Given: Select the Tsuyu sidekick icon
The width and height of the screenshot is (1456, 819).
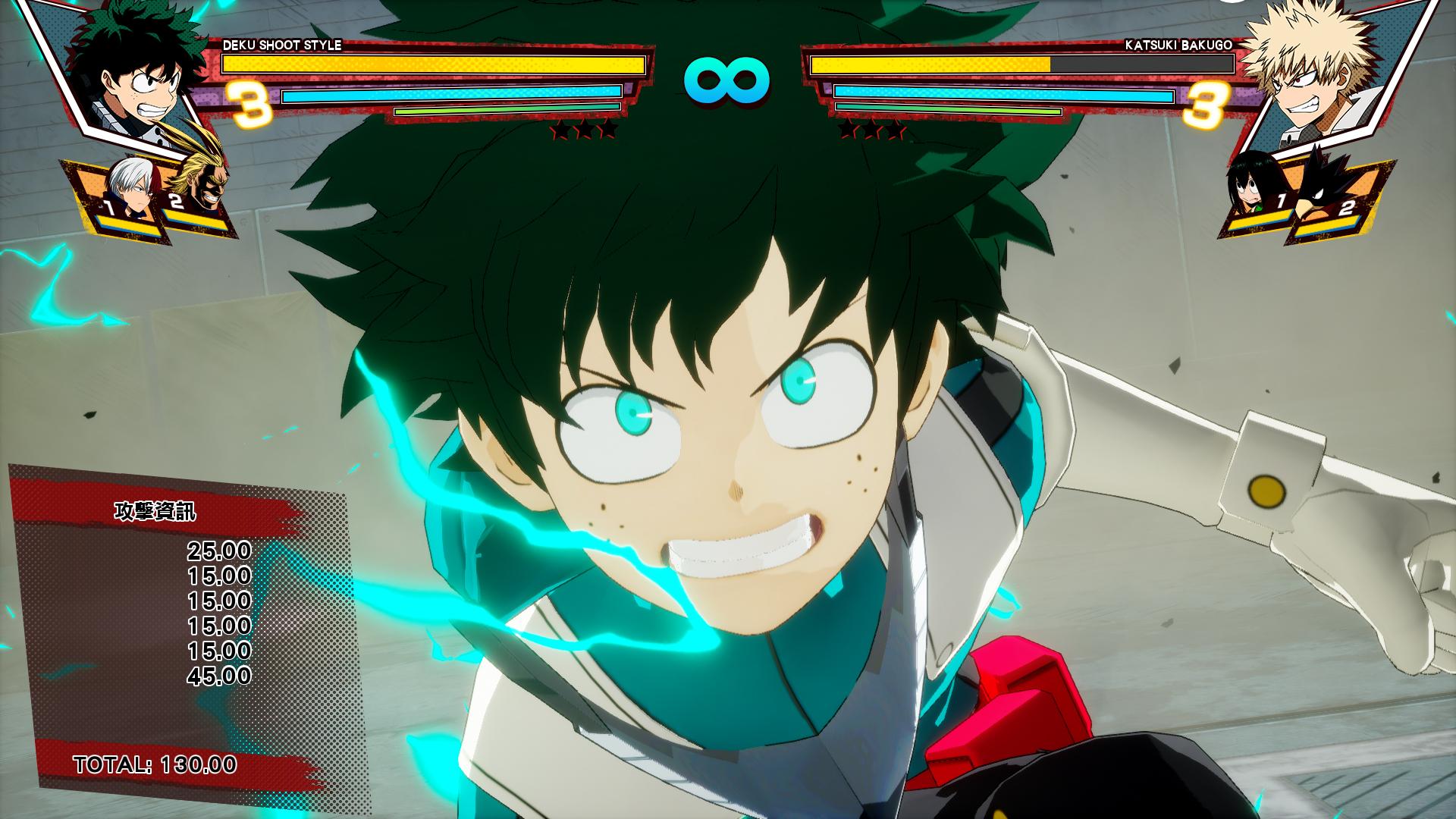Looking at the screenshot, I should point(1249,186).
